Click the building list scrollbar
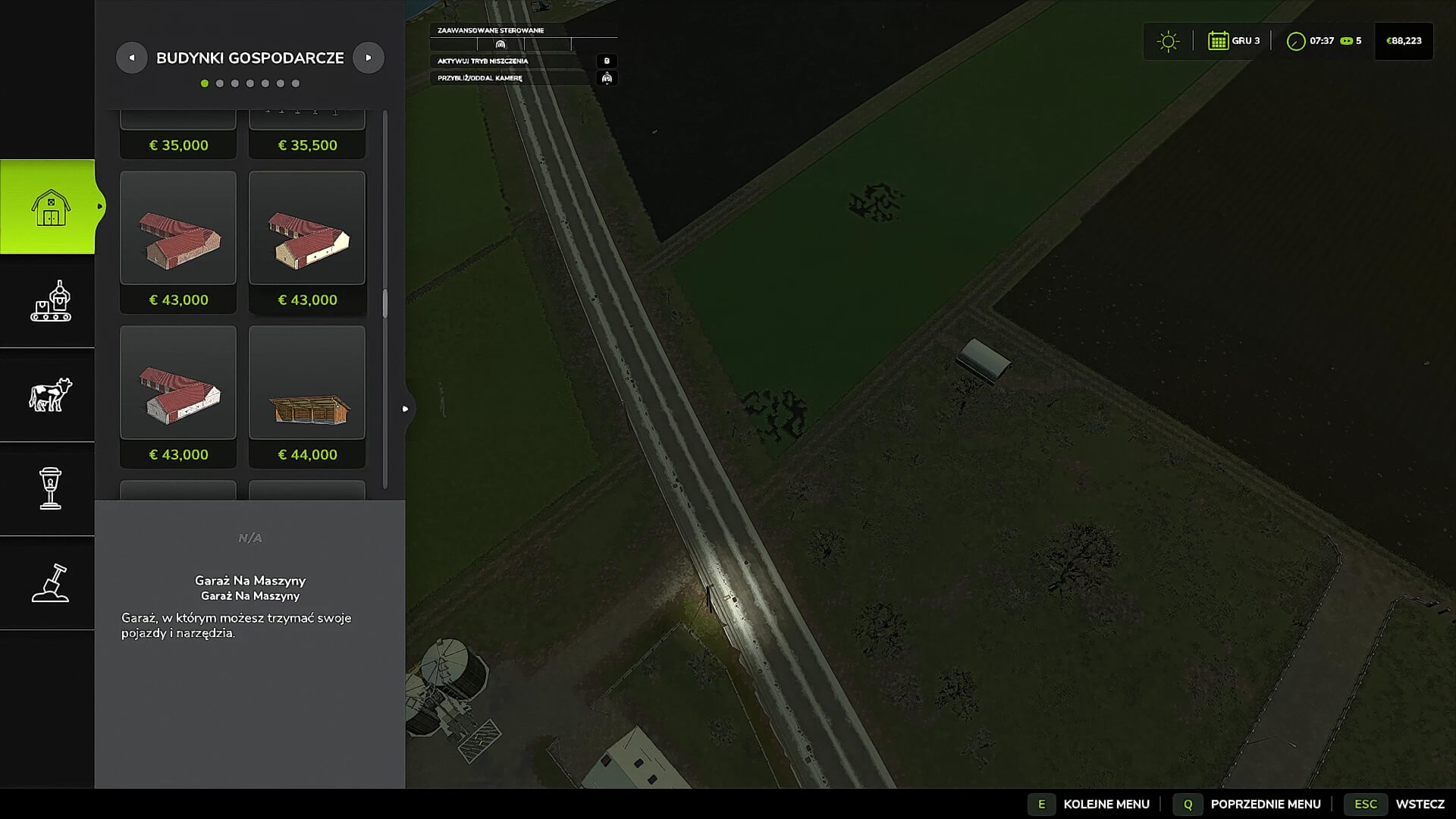 385,303
